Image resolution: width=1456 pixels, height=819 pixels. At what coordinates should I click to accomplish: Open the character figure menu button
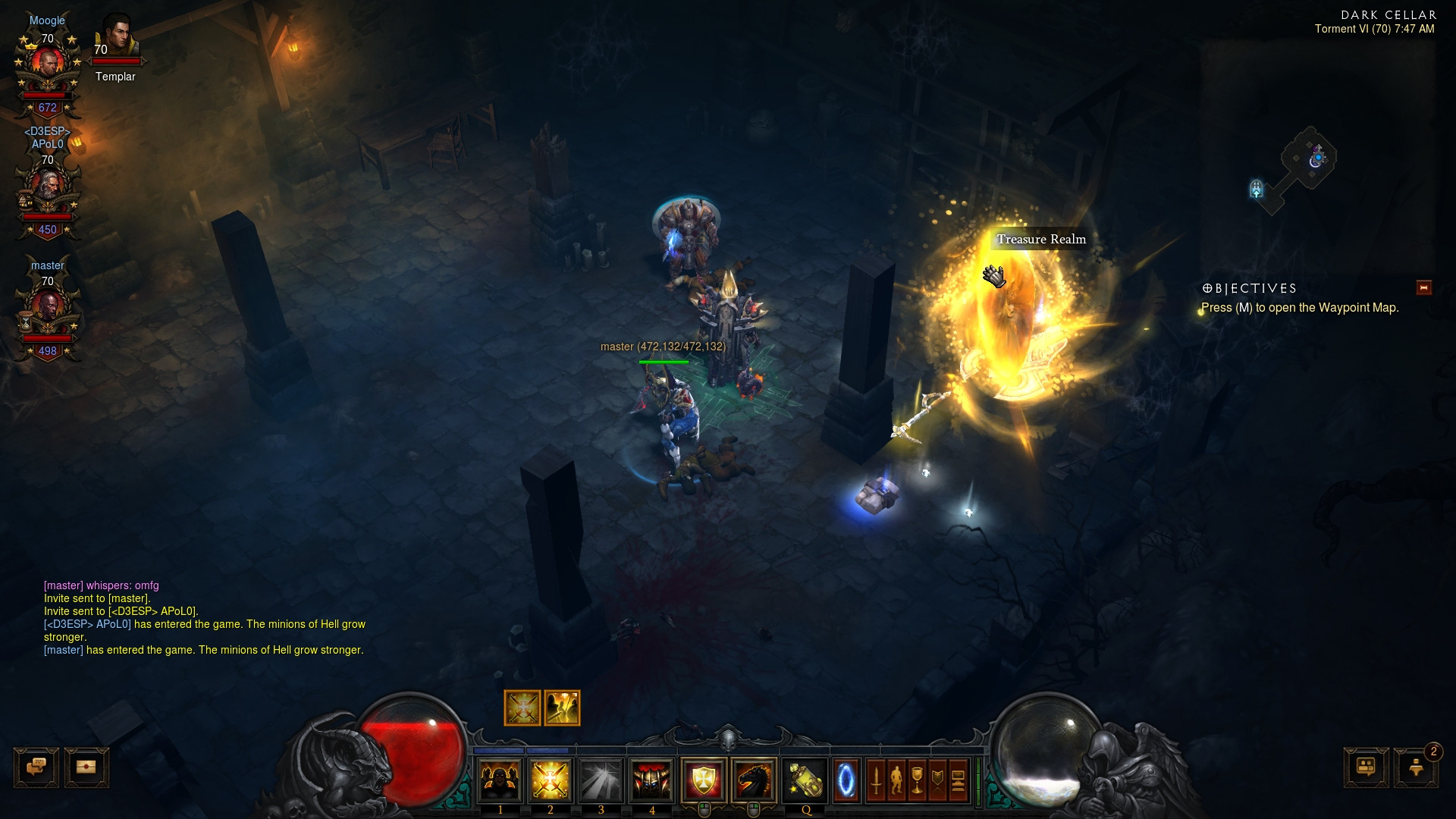(x=896, y=780)
